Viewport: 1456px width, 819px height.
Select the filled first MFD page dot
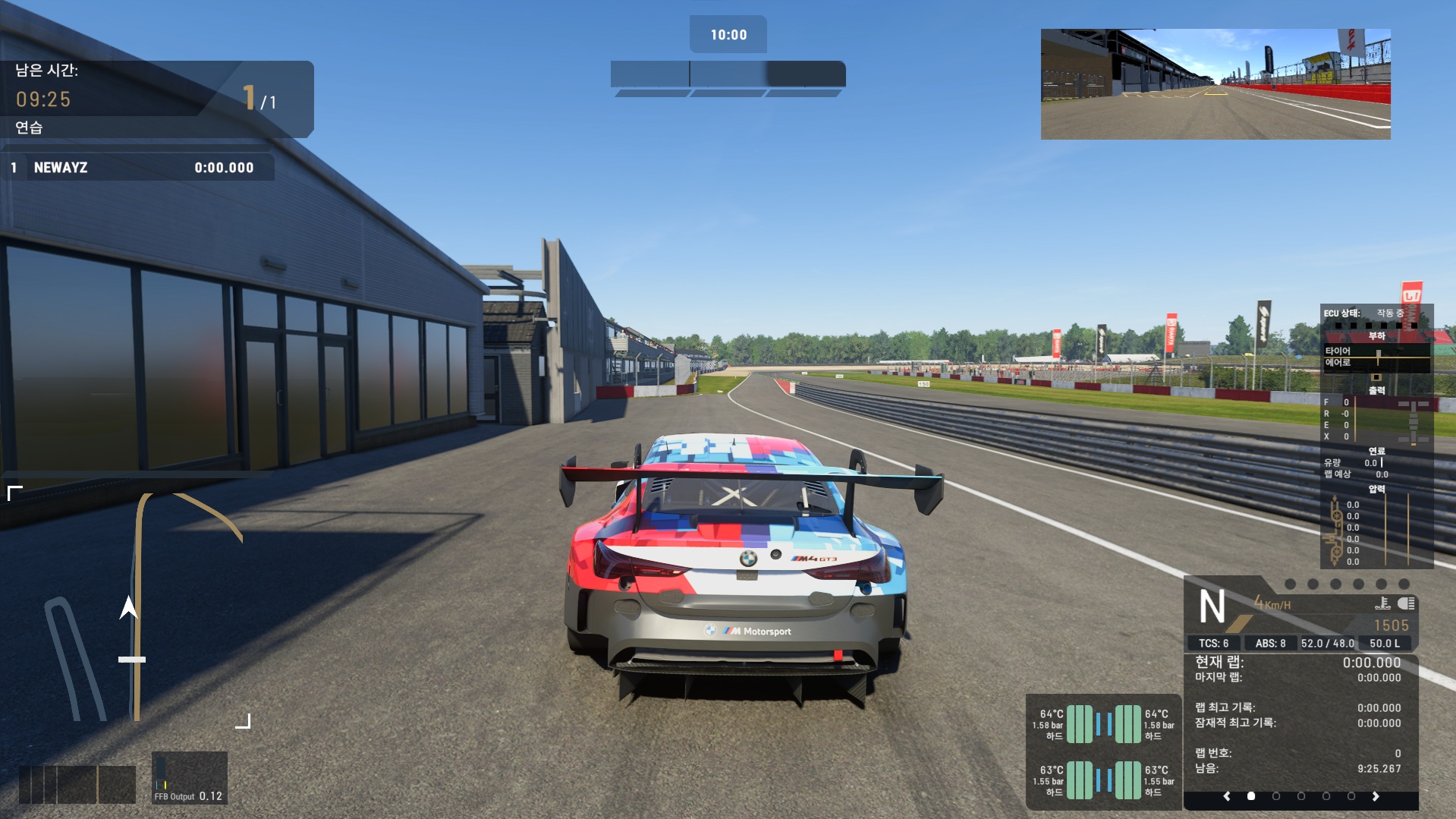1251,796
